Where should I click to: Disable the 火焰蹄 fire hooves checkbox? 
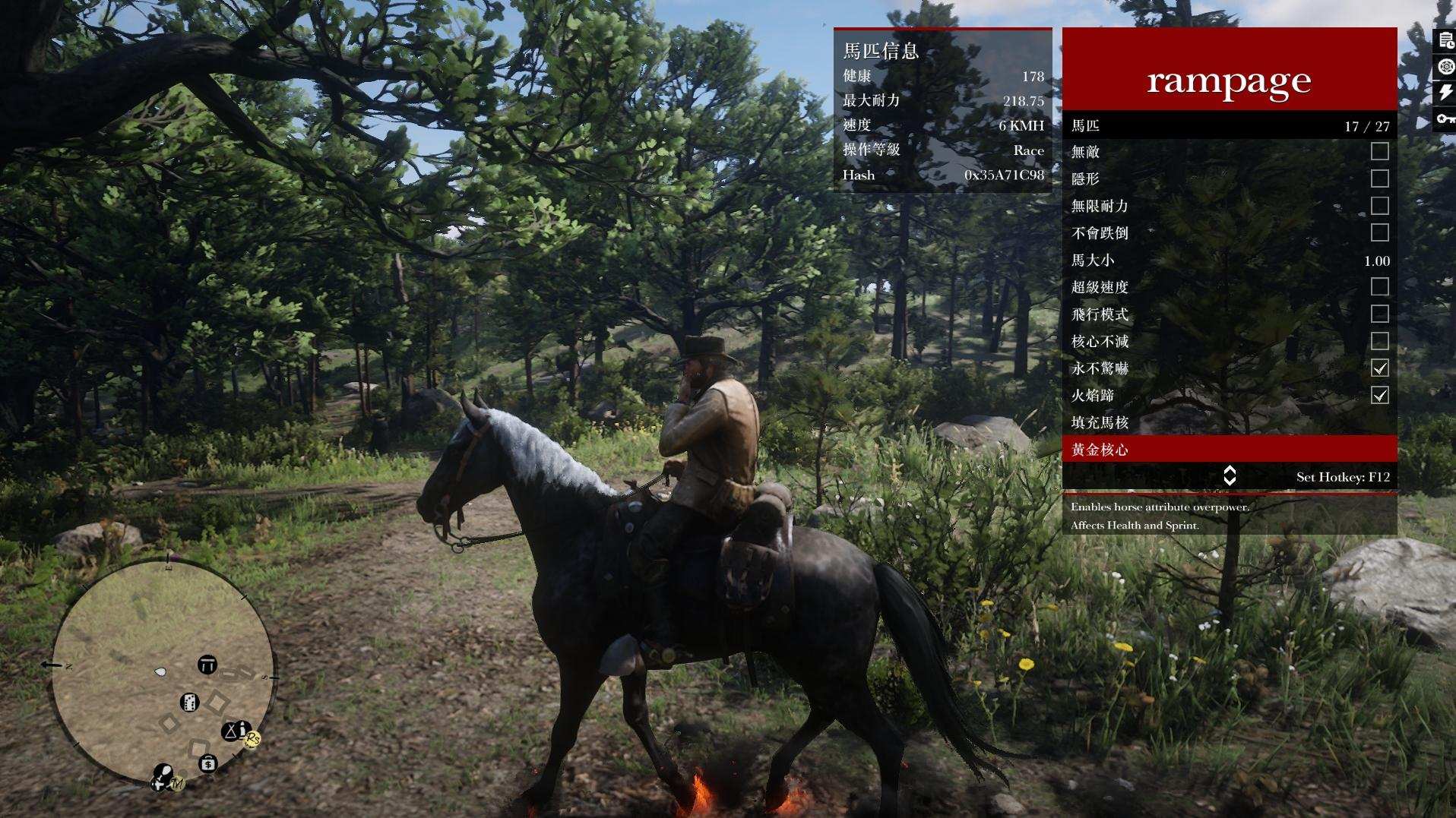(1381, 397)
